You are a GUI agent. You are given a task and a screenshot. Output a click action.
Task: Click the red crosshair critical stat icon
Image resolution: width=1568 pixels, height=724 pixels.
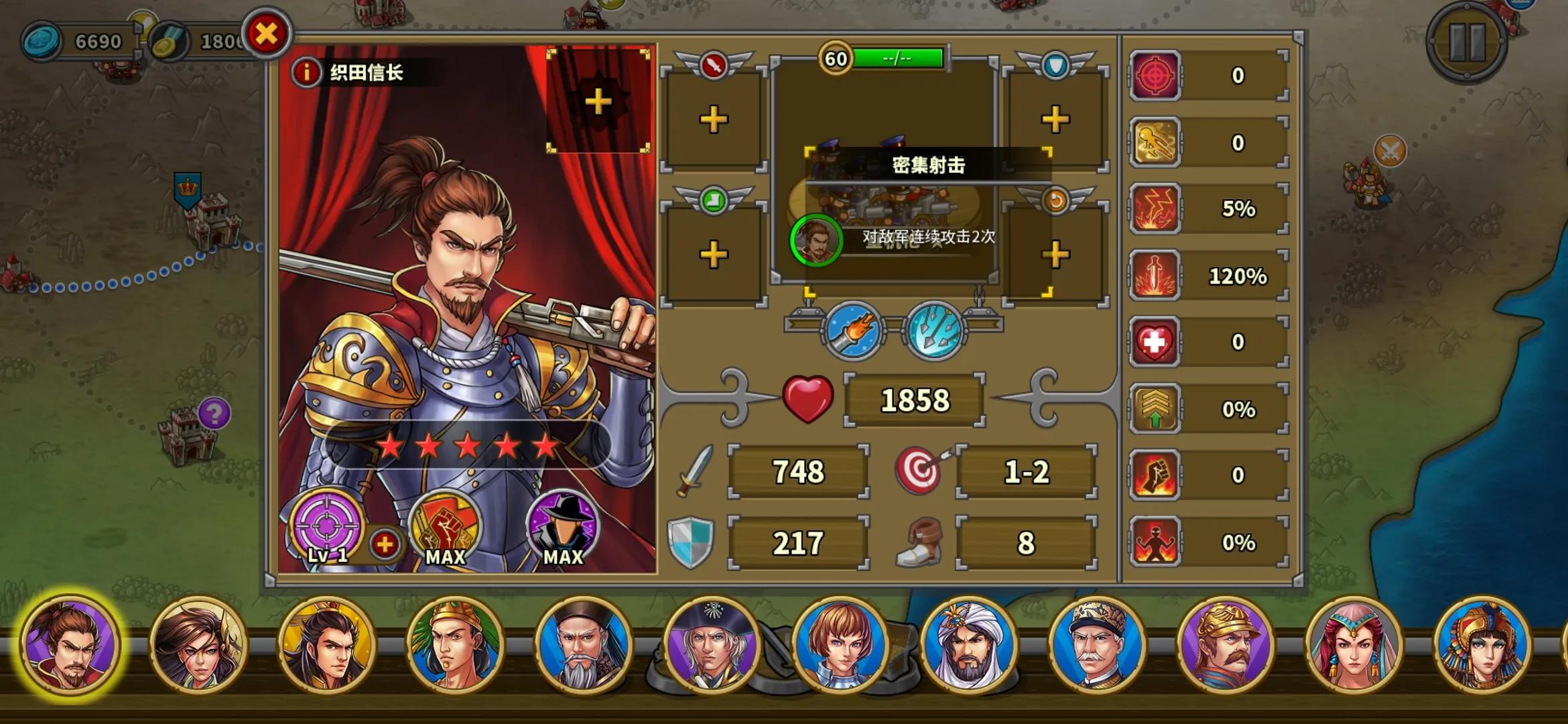(x=1156, y=76)
